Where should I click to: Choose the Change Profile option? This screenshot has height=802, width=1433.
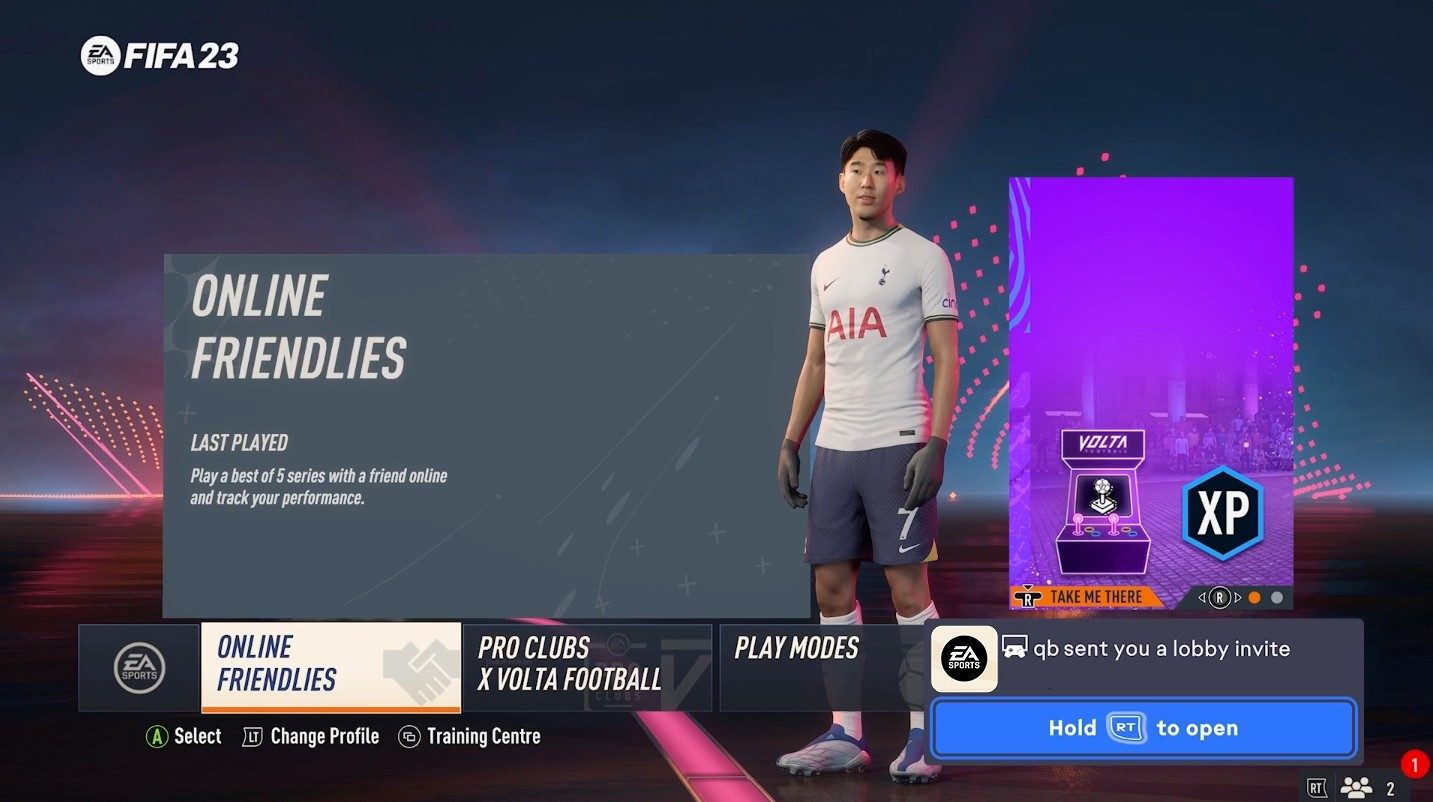coord(324,737)
